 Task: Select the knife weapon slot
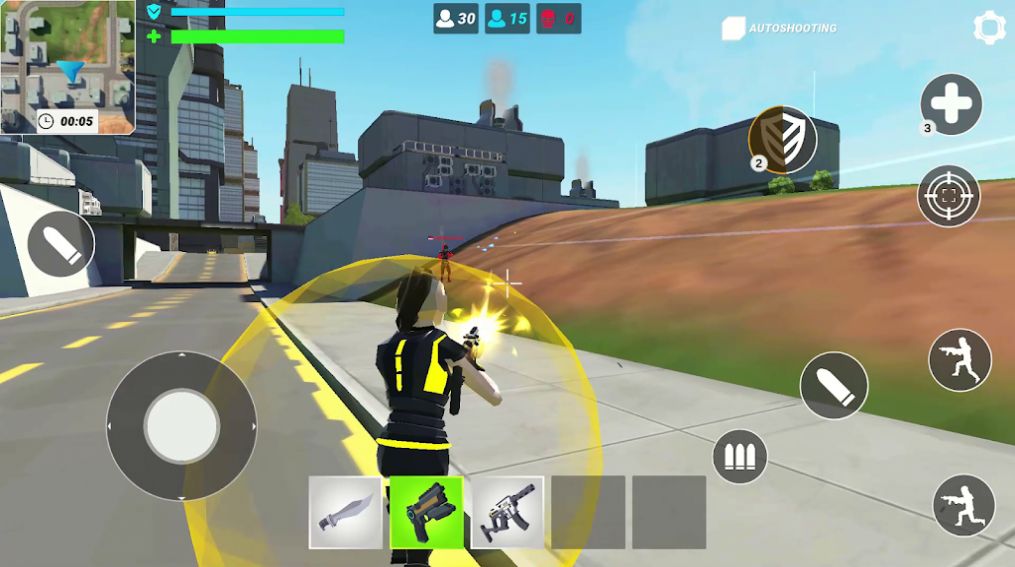click(x=345, y=512)
